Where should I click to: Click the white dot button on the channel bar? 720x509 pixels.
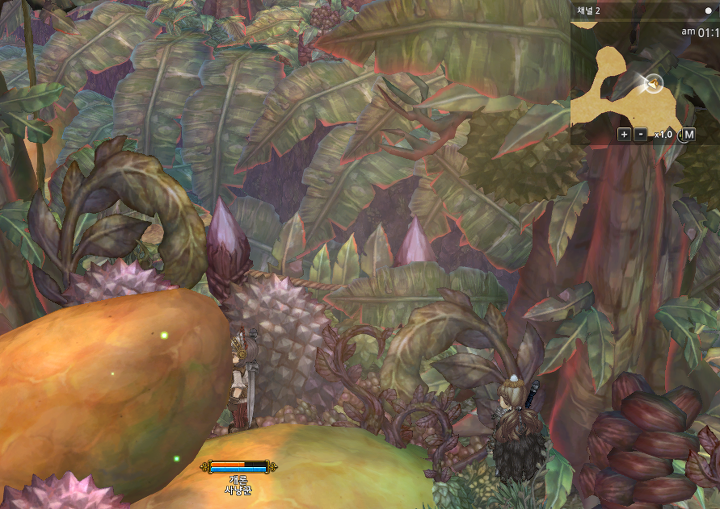(x=708, y=11)
